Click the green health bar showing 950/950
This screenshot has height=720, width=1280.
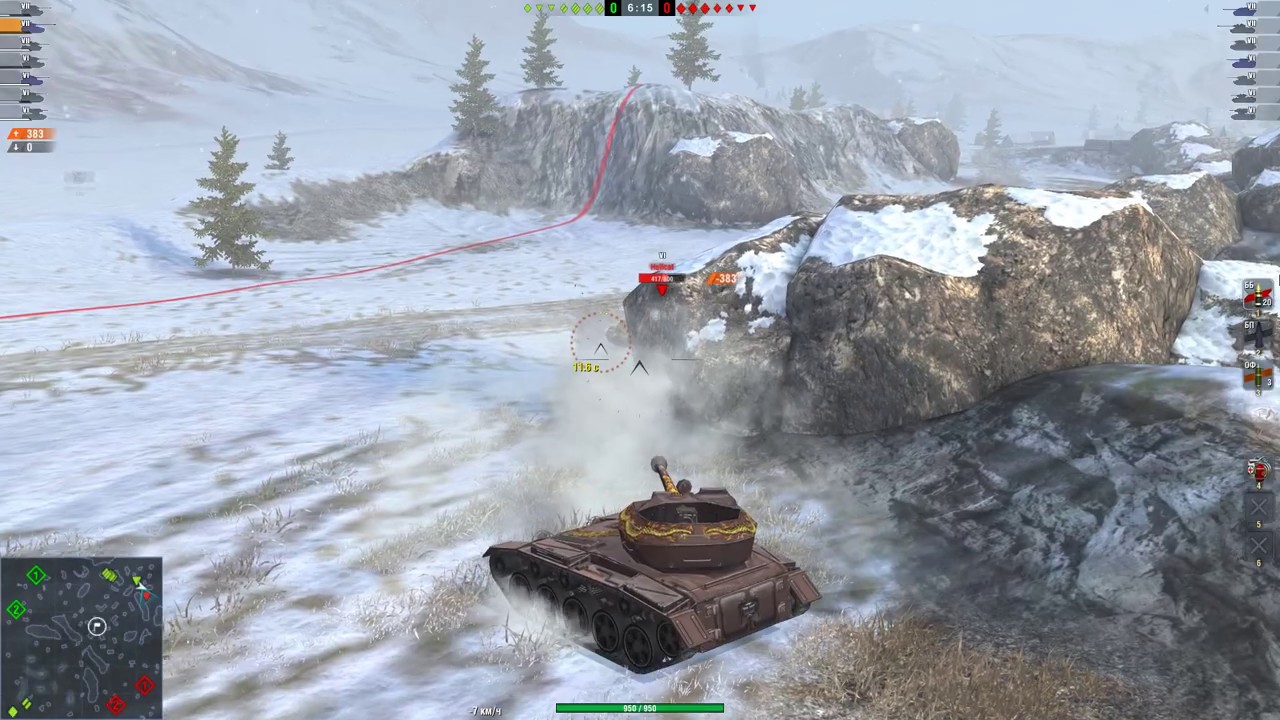pos(639,707)
